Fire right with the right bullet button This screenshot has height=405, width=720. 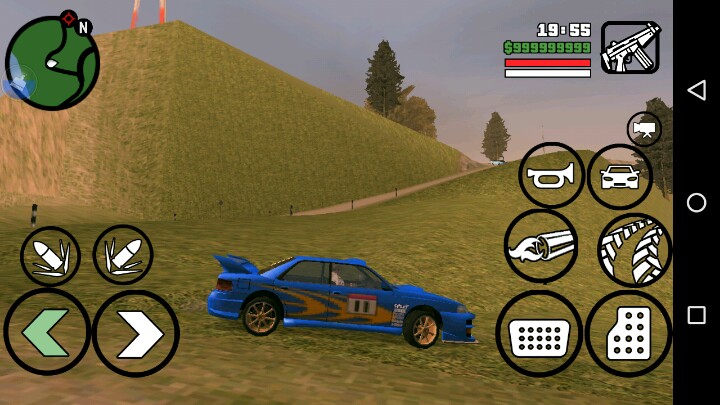tap(123, 254)
